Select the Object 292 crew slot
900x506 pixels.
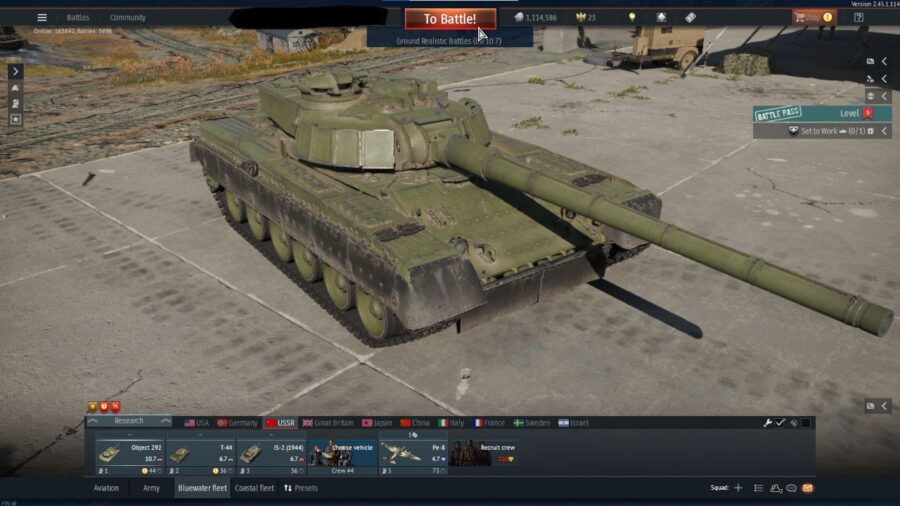pyautogui.click(x=130, y=454)
